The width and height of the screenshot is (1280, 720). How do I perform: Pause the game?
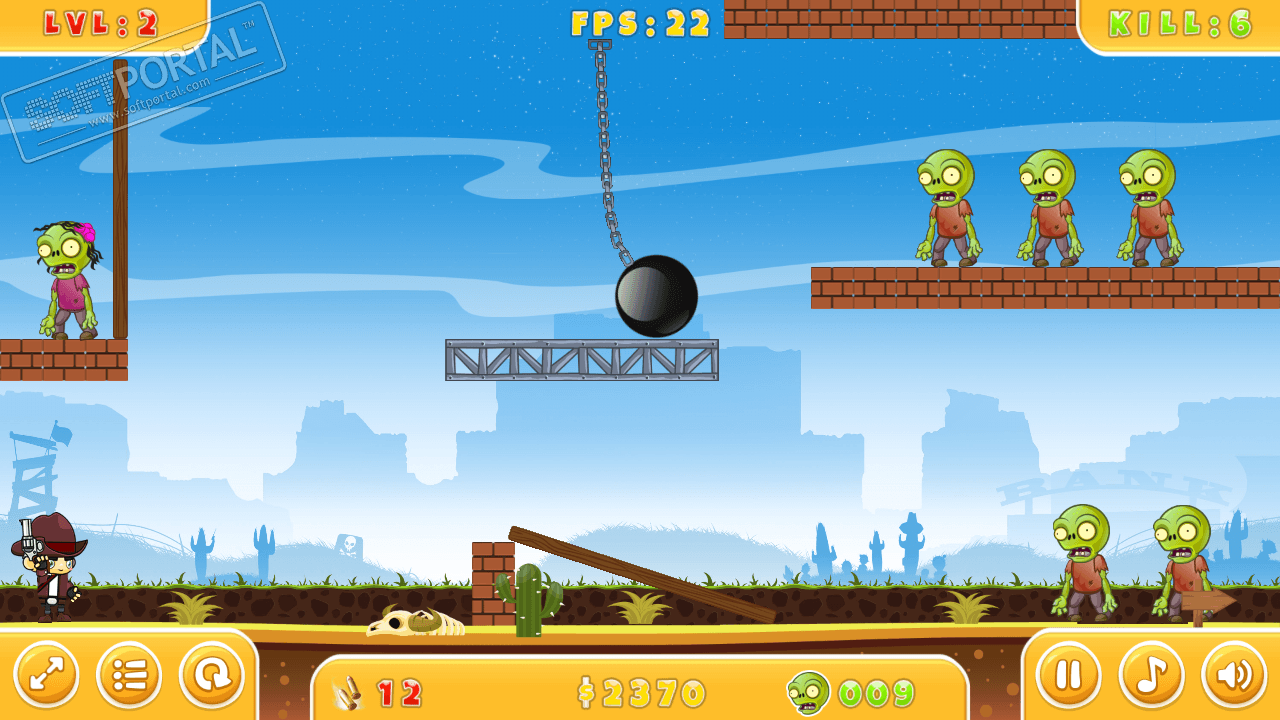pos(1068,675)
